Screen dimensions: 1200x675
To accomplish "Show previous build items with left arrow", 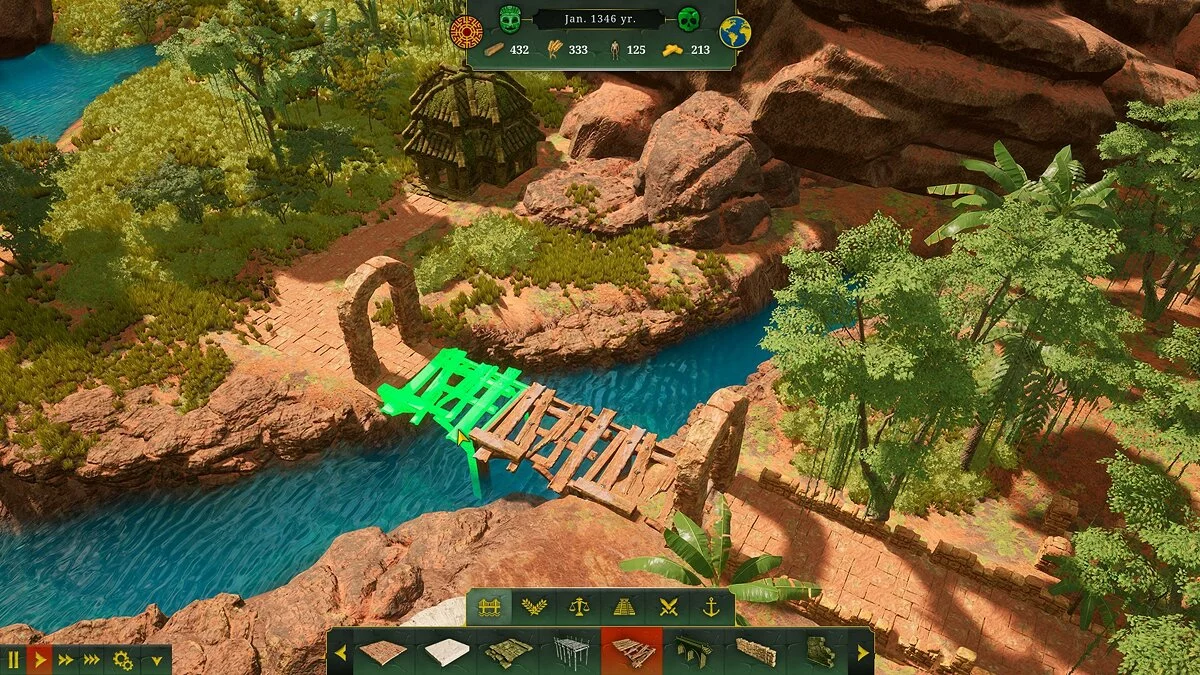I will pos(340,652).
